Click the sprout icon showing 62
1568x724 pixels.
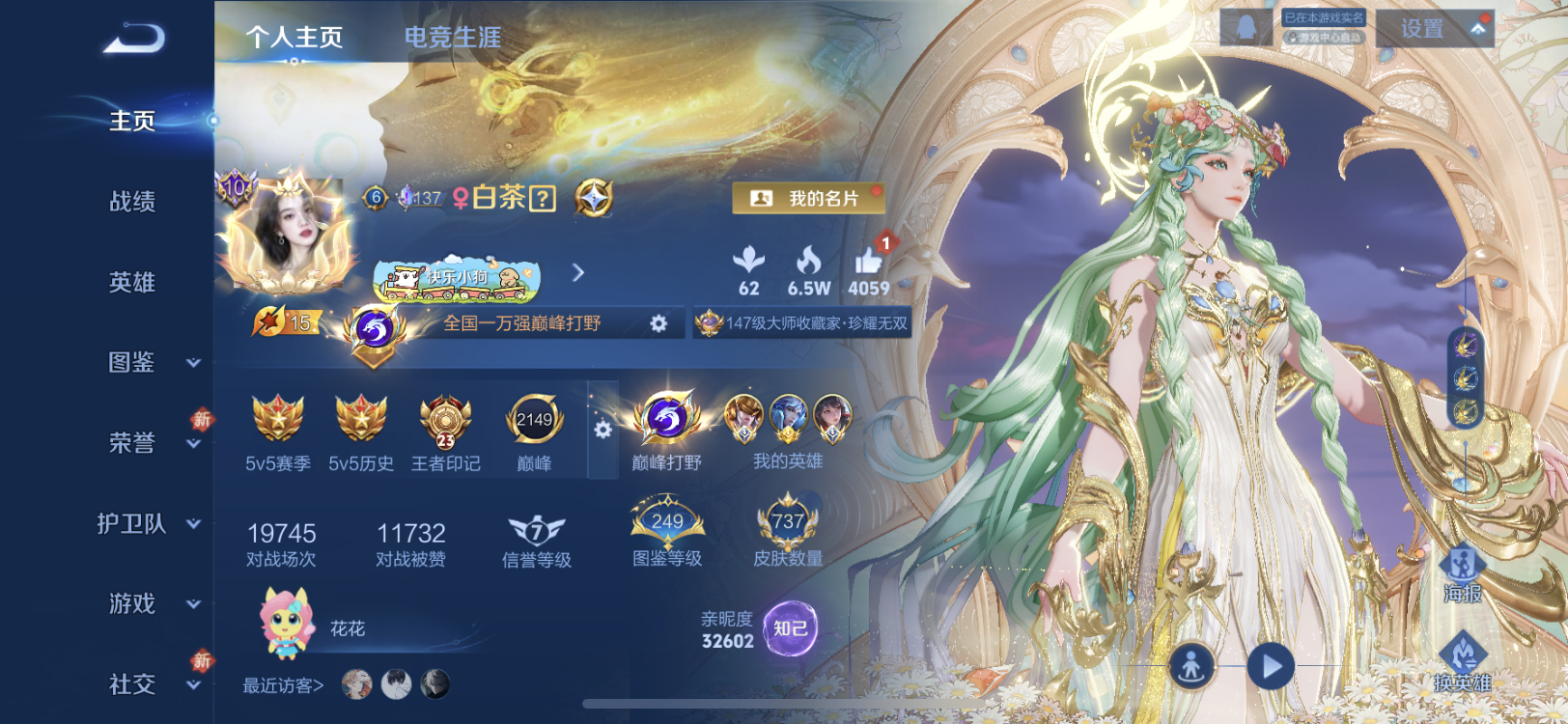pos(750,263)
